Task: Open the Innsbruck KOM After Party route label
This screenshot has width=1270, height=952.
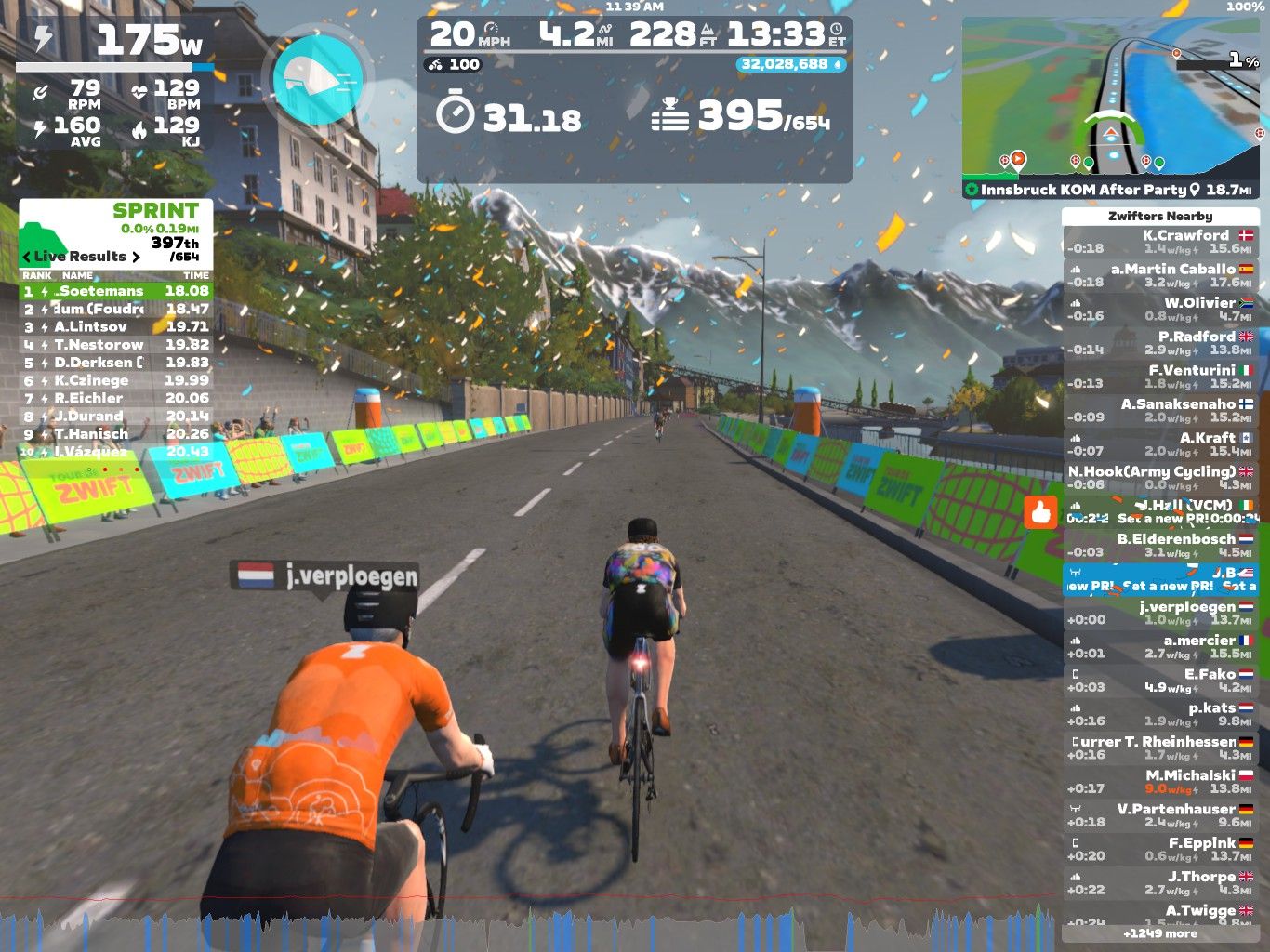Action: [1083, 190]
